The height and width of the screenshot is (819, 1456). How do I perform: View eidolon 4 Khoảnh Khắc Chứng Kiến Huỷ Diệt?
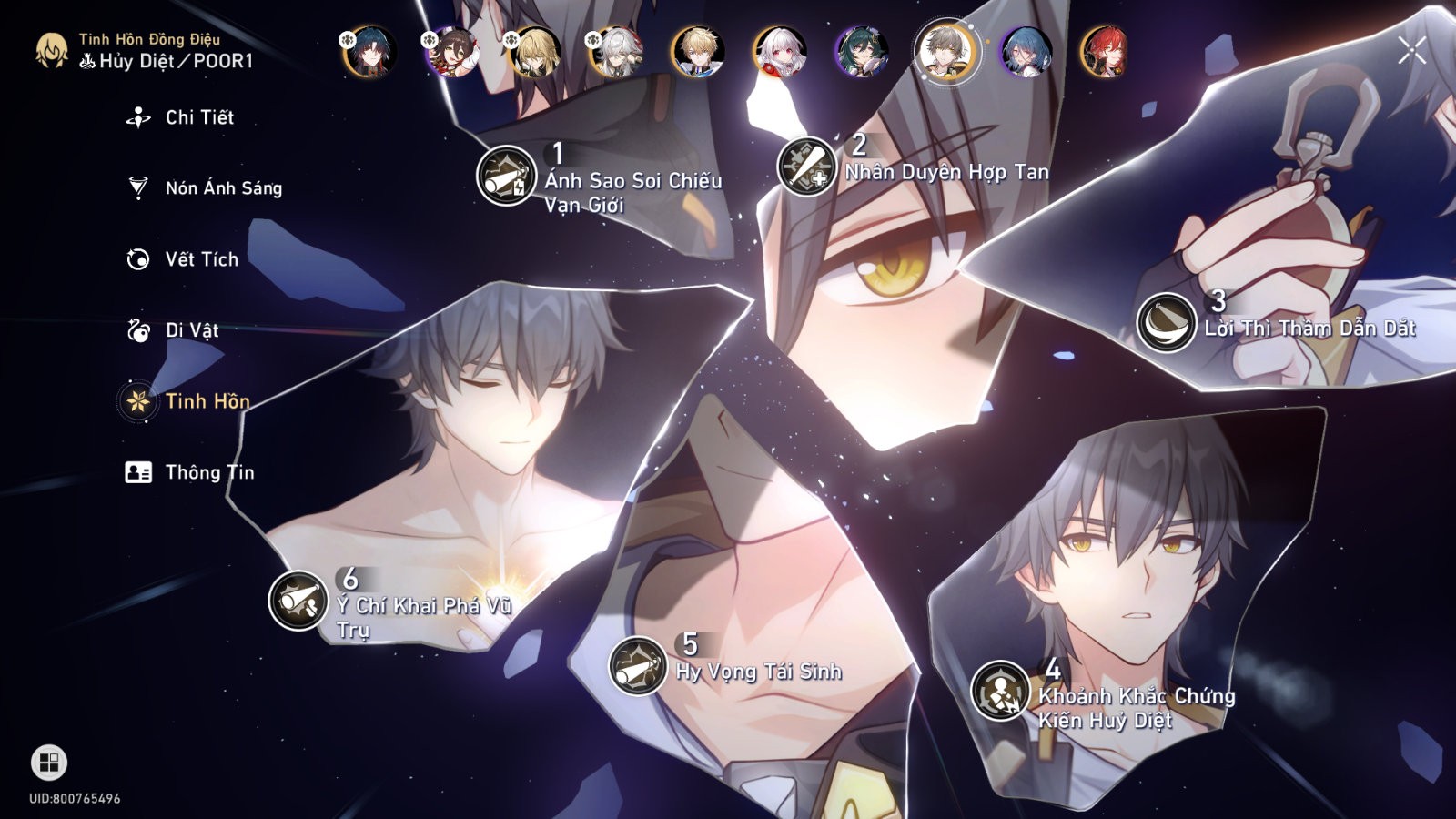coord(1000,691)
